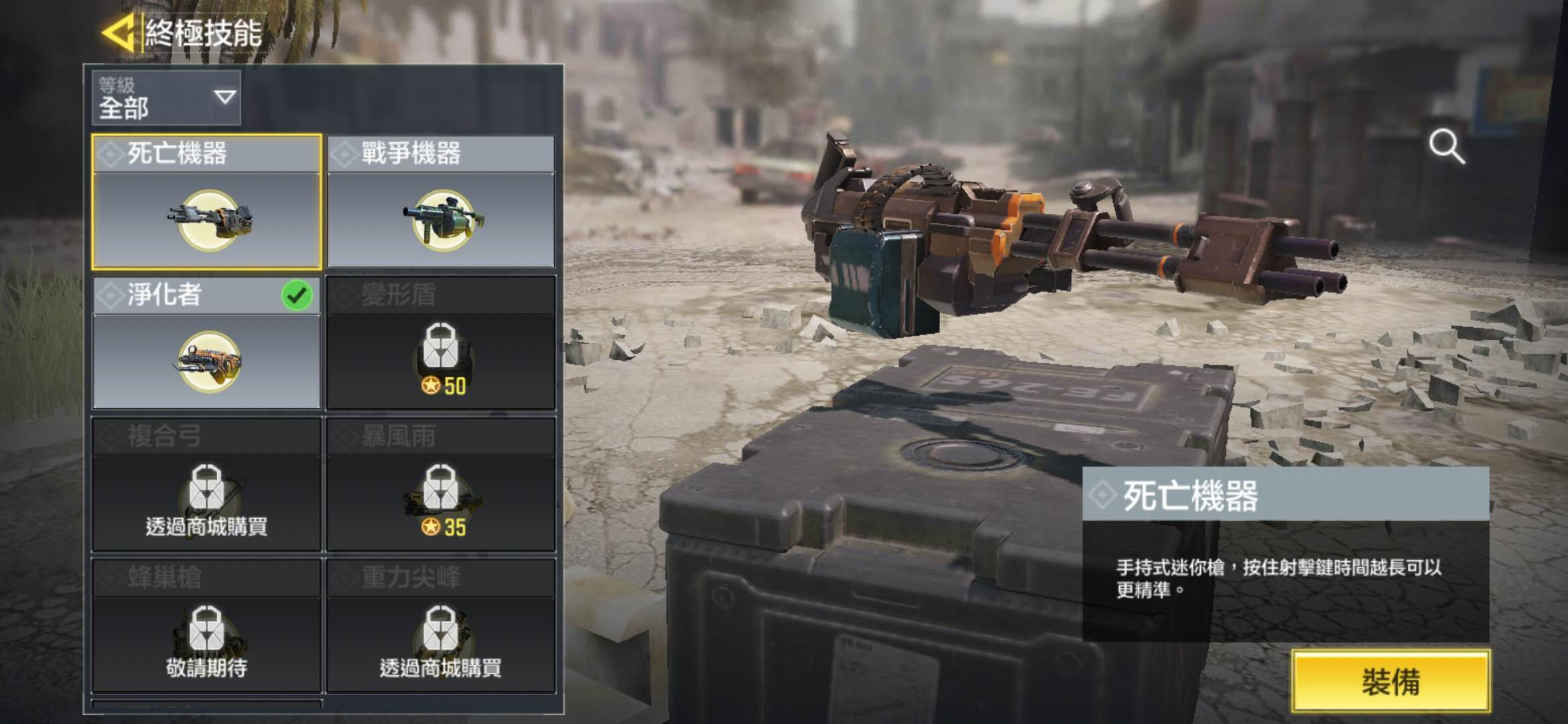Pick the locked 變形盾 tile
This screenshot has height=724, width=1568.
click(441, 343)
